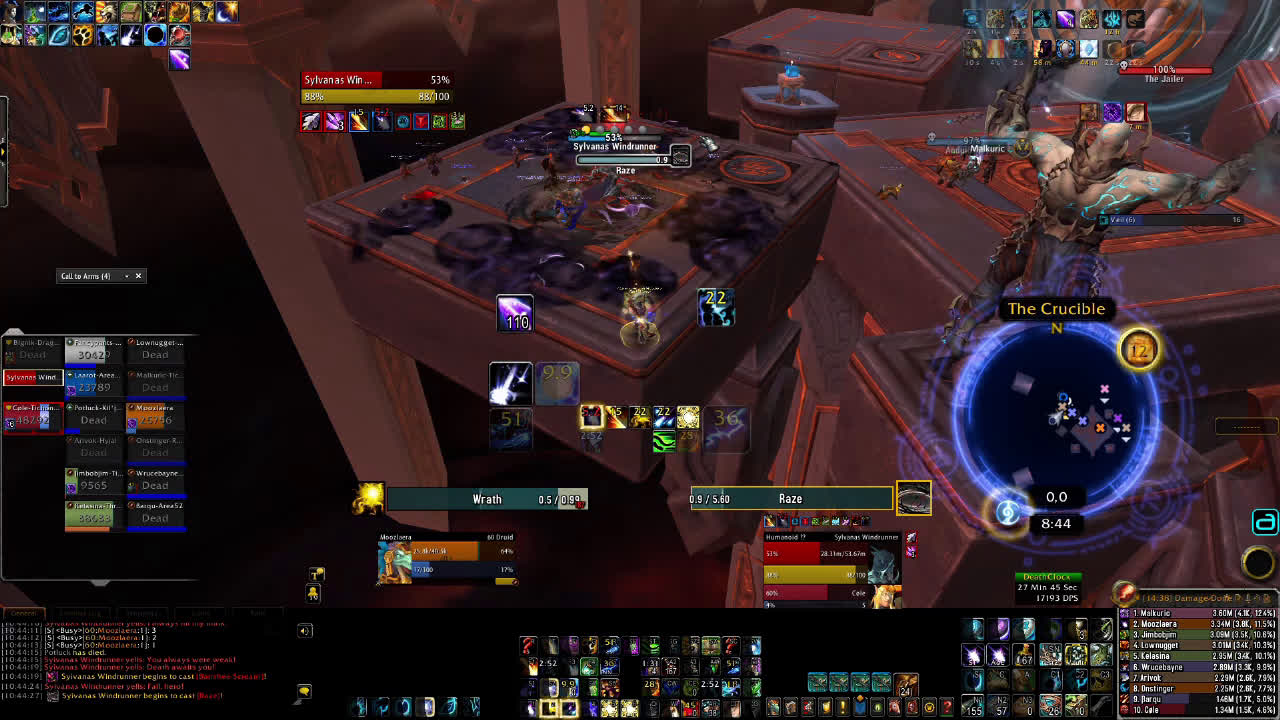
Task: Click the purple crystal cooldown icon showing 110
Action: pyautogui.click(x=515, y=313)
